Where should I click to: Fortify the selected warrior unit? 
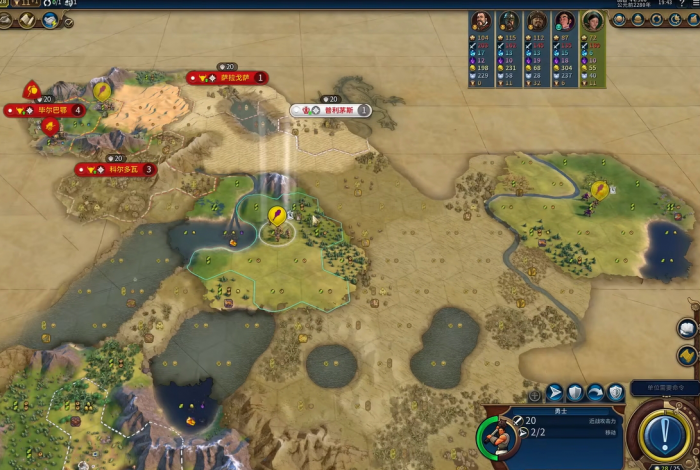576,393
